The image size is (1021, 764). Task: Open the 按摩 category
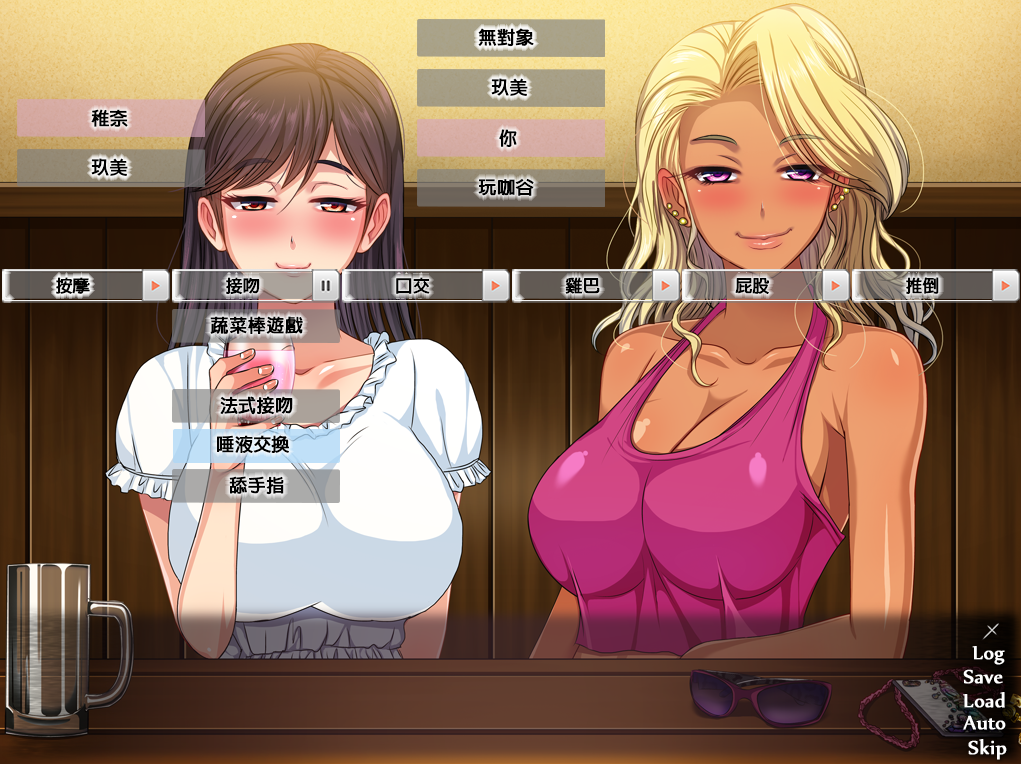73,286
